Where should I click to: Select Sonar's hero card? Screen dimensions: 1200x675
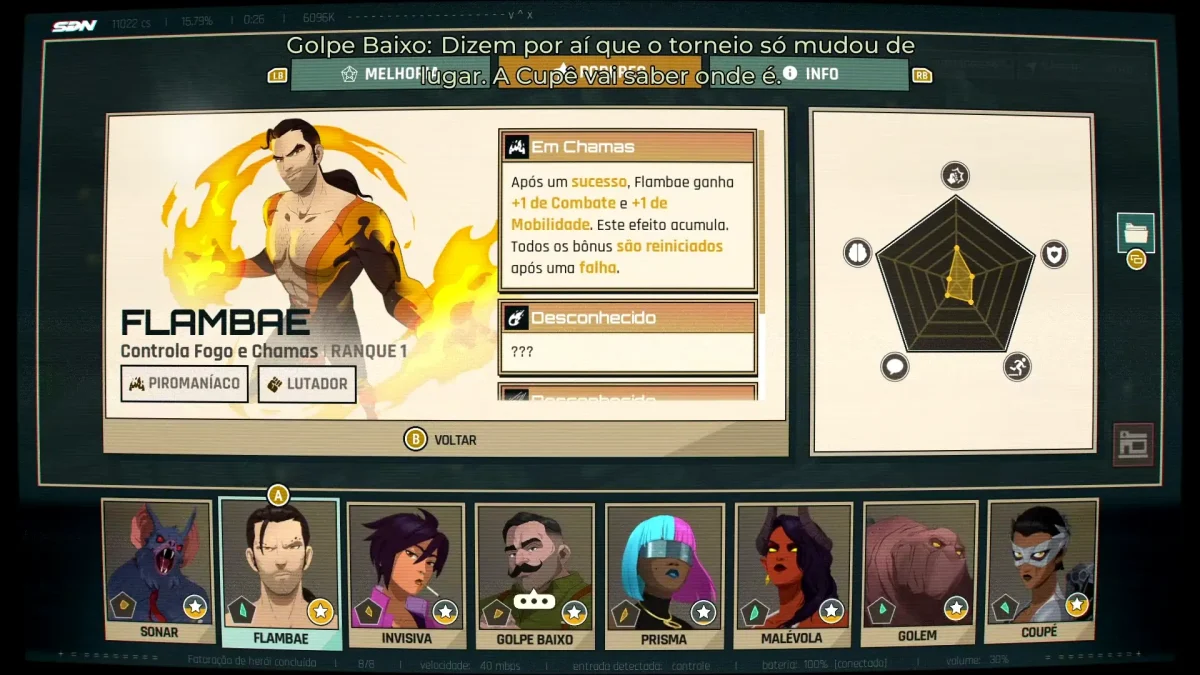(x=159, y=570)
